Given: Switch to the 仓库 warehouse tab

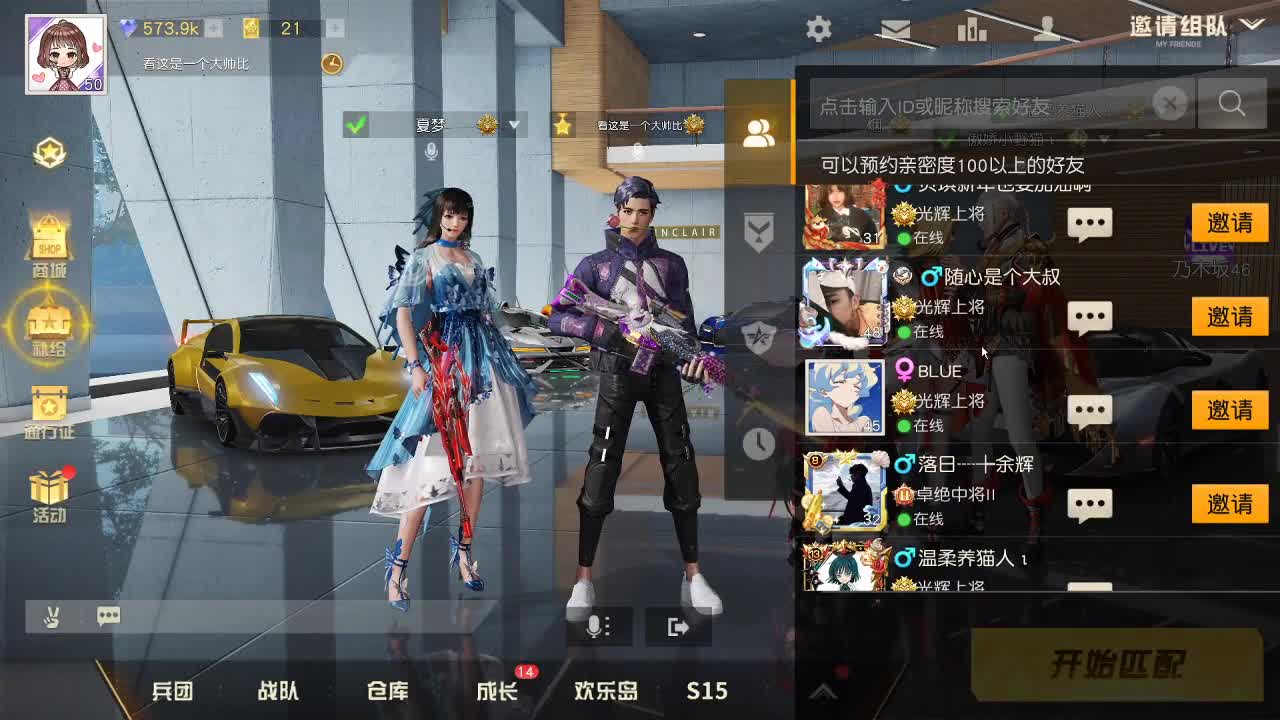Looking at the screenshot, I should coord(387,690).
